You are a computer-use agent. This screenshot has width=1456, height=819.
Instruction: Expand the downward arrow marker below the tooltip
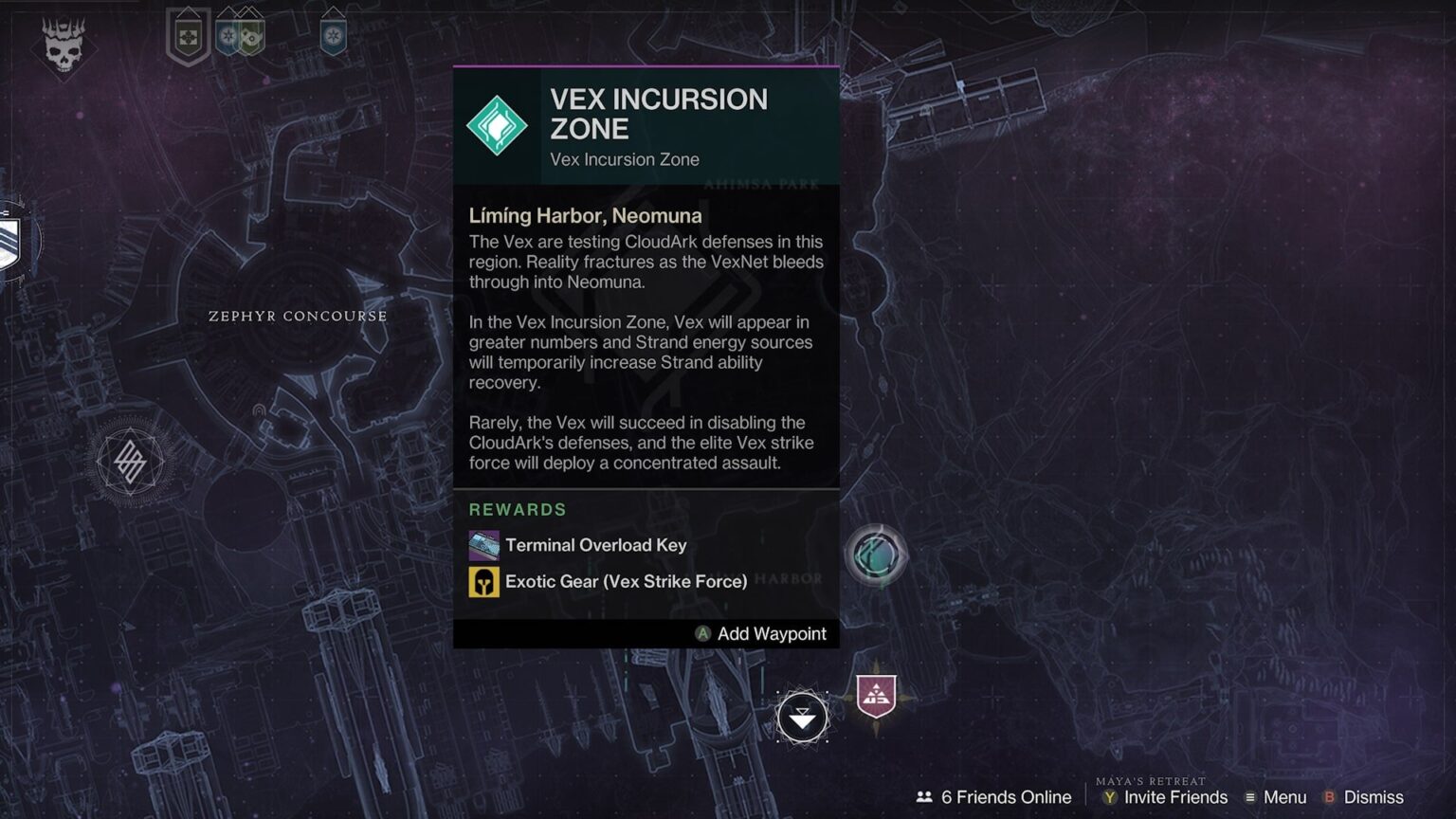click(x=802, y=717)
